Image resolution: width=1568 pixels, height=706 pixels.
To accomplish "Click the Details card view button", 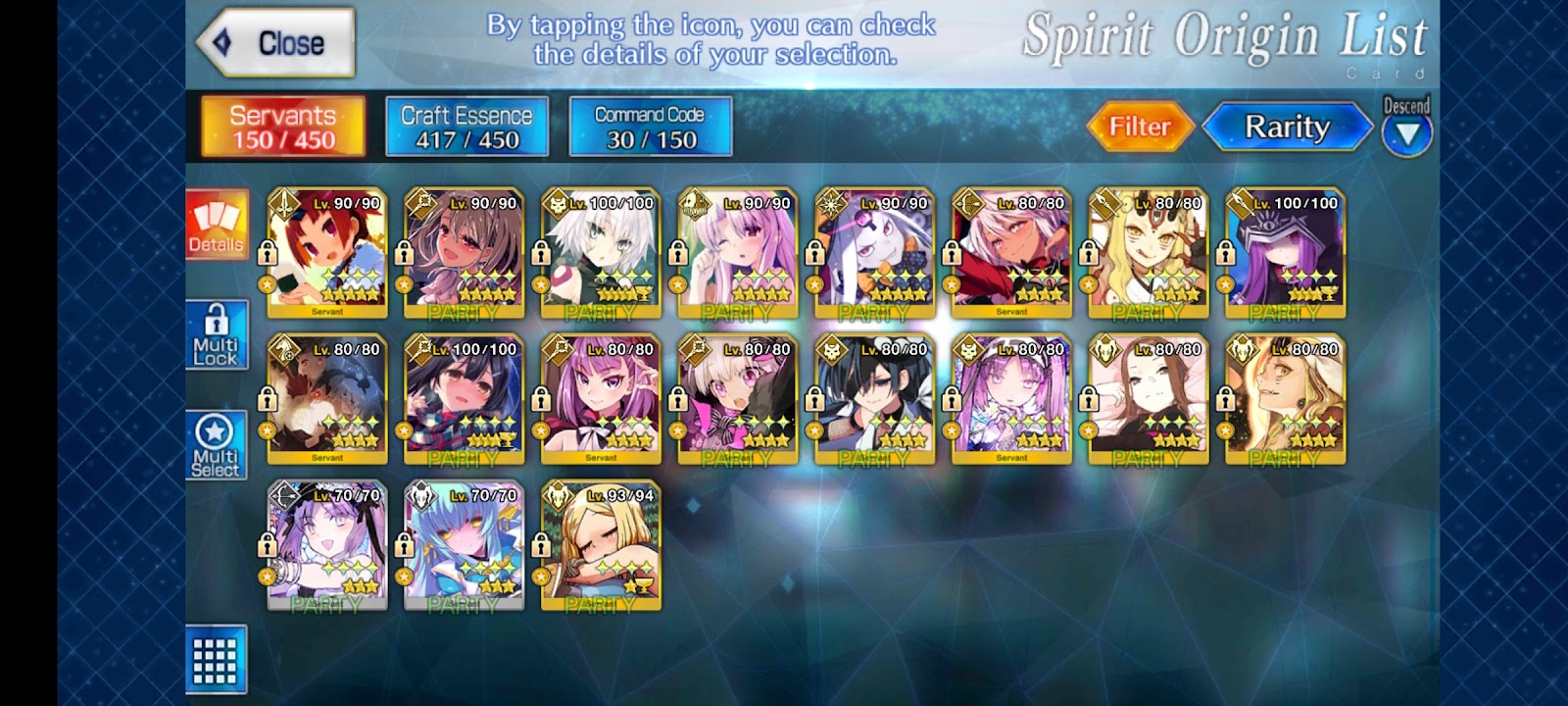I will point(217,226).
